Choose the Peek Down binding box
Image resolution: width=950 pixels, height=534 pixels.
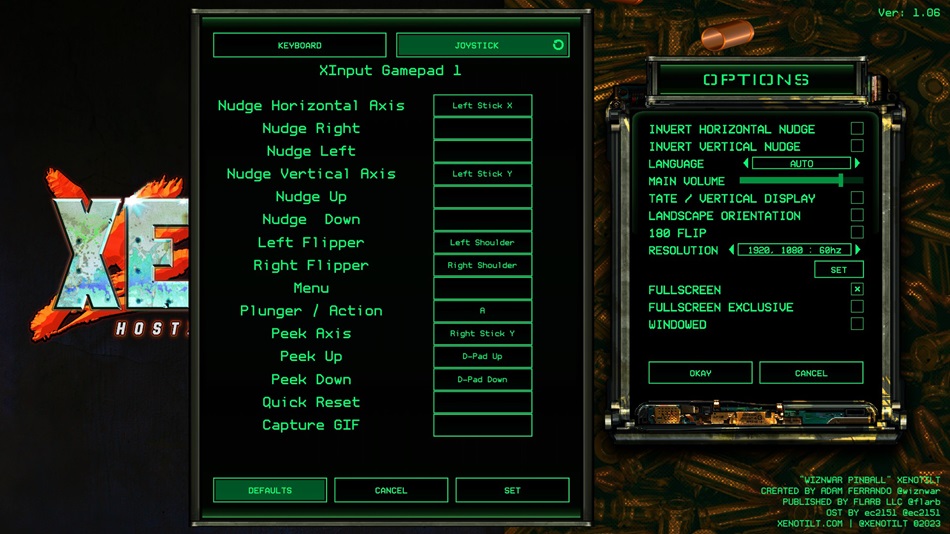(482, 380)
